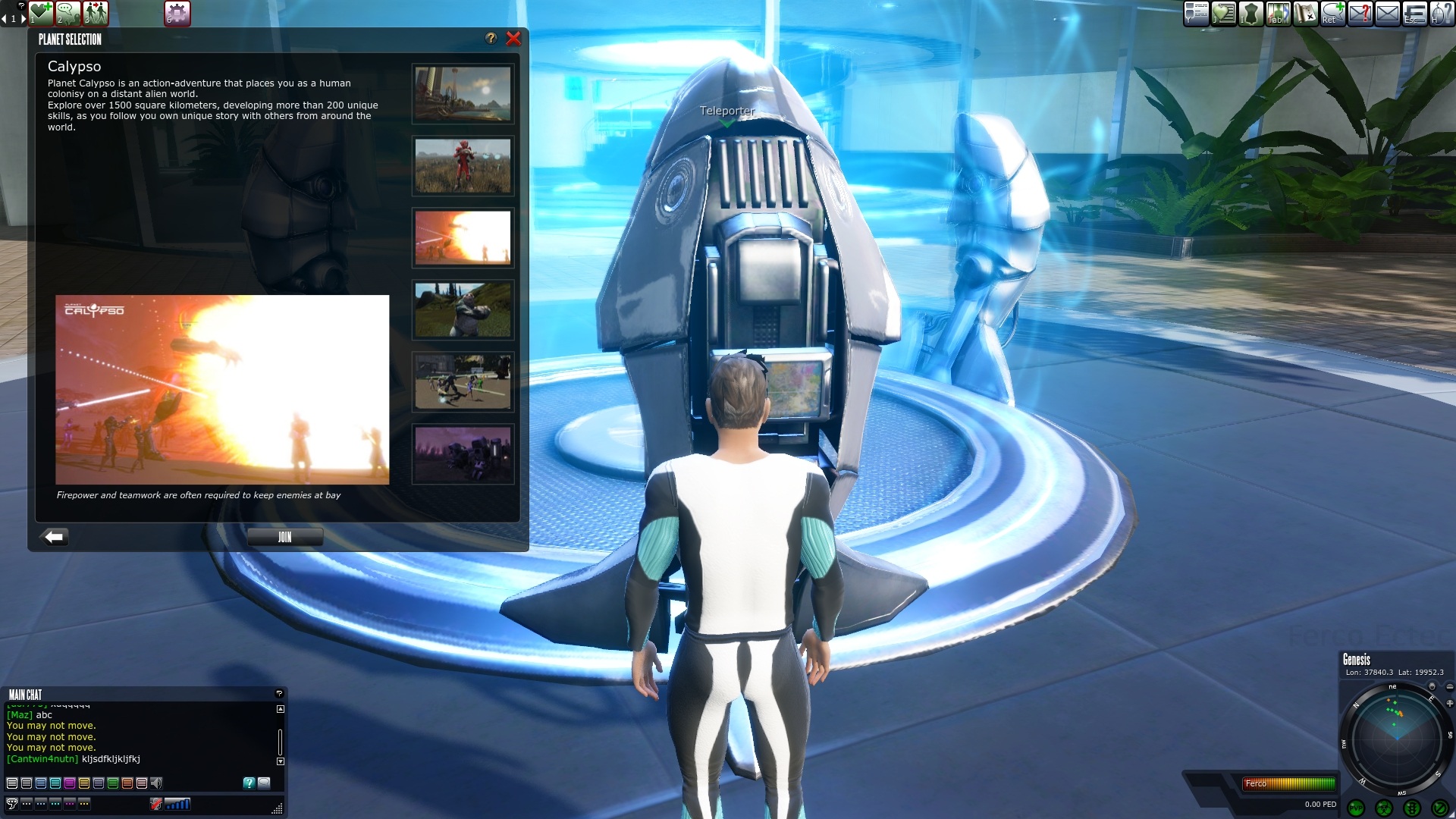Open Planet Selection help question mark
This screenshot has height=819, width=1456.
point(491,39)
